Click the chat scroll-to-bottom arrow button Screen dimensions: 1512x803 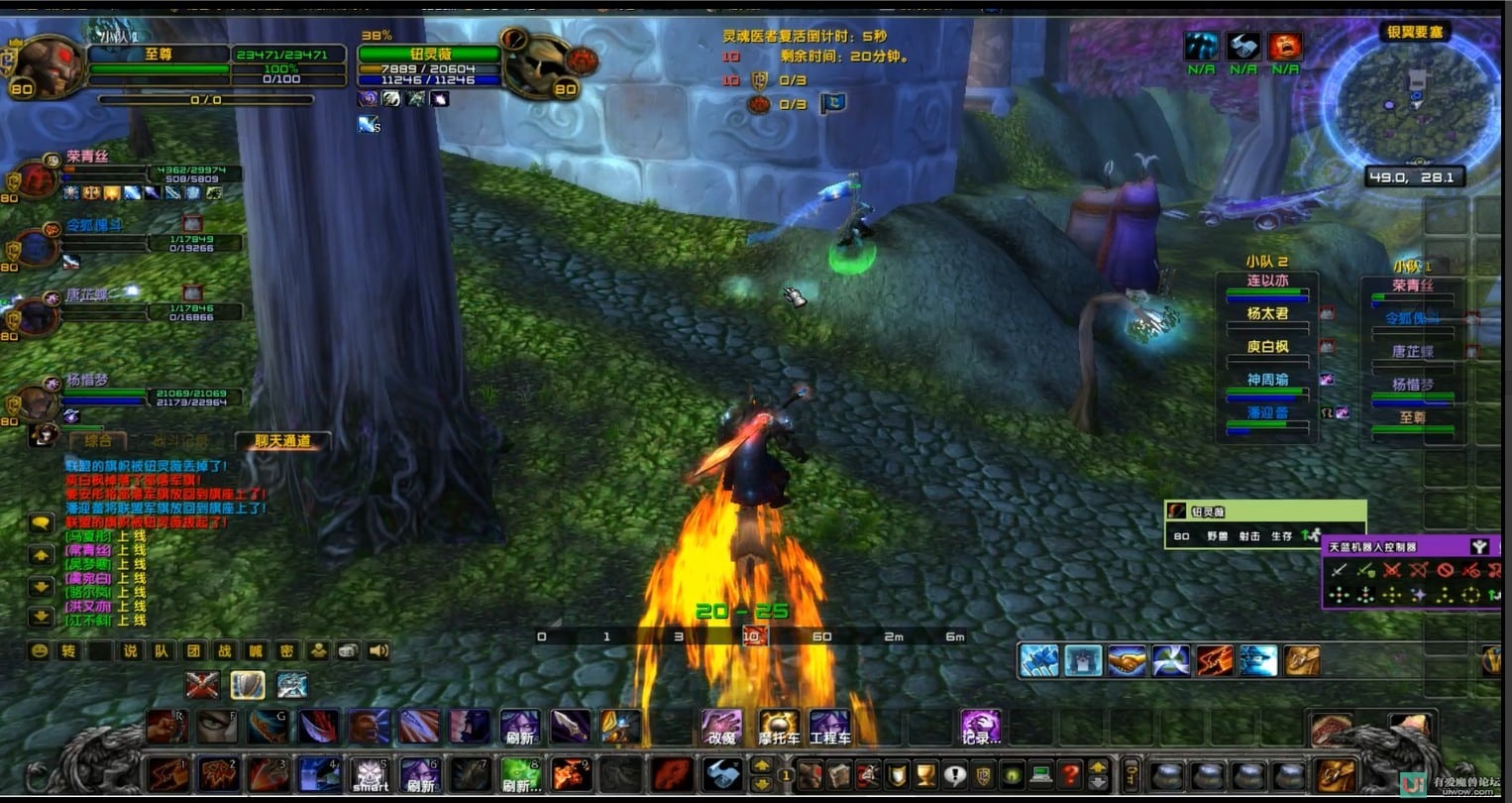point(41,617)
